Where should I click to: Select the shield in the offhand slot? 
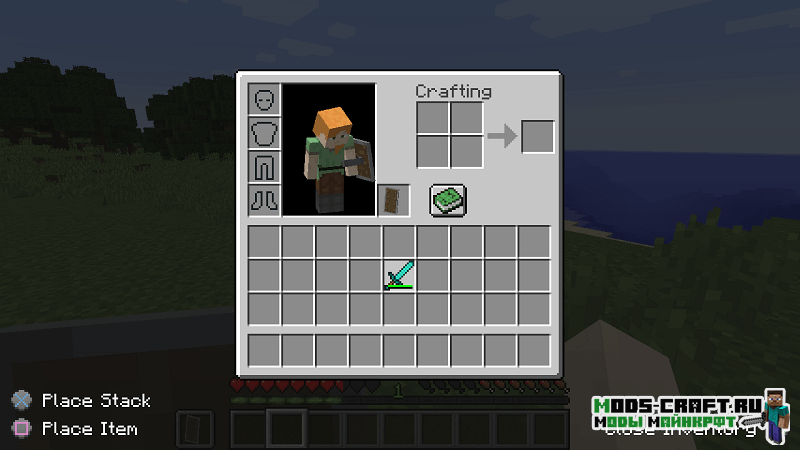click(x=393, y=200)
